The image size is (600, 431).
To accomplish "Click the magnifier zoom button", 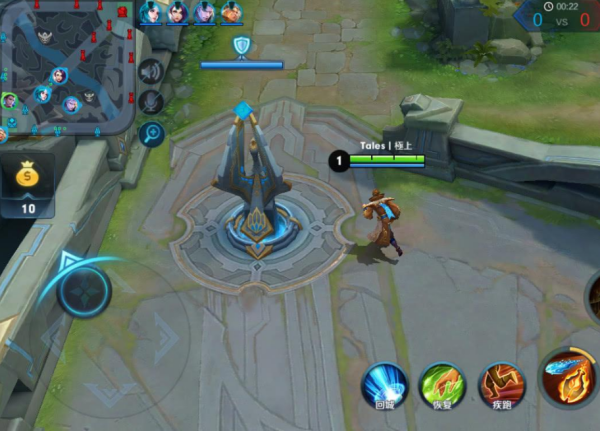I will [152, 134].
